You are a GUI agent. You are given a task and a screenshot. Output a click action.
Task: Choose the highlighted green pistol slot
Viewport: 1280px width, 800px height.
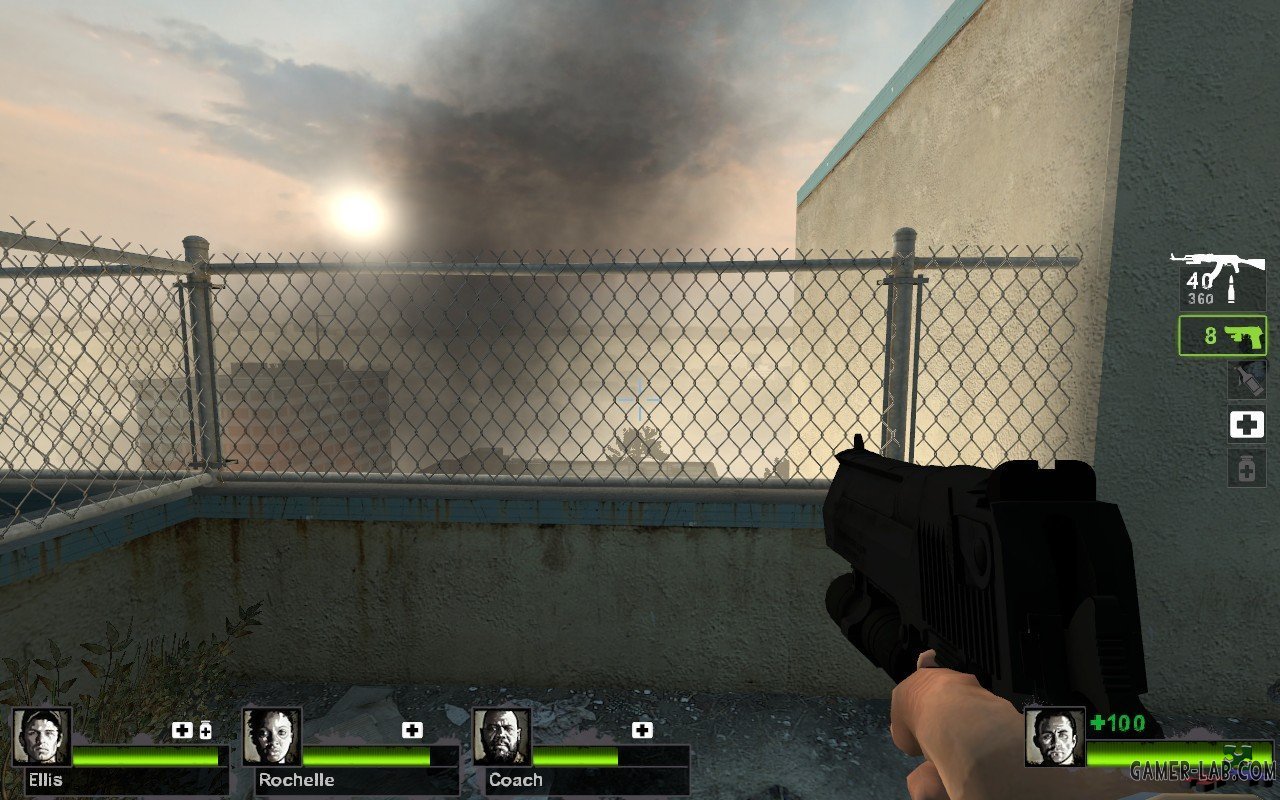tap(1222, 336)
